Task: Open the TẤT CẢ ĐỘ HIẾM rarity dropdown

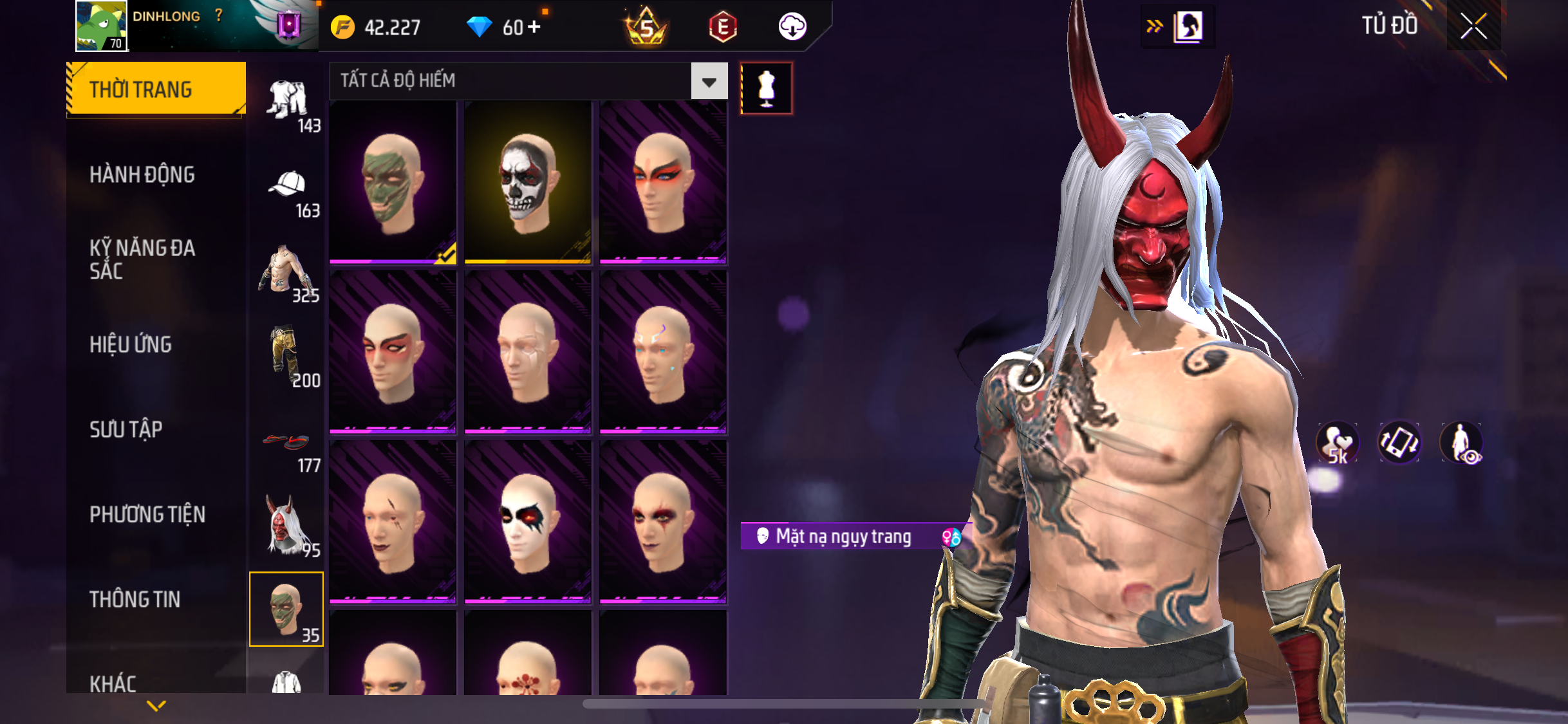Action: [x=709, y=81]
